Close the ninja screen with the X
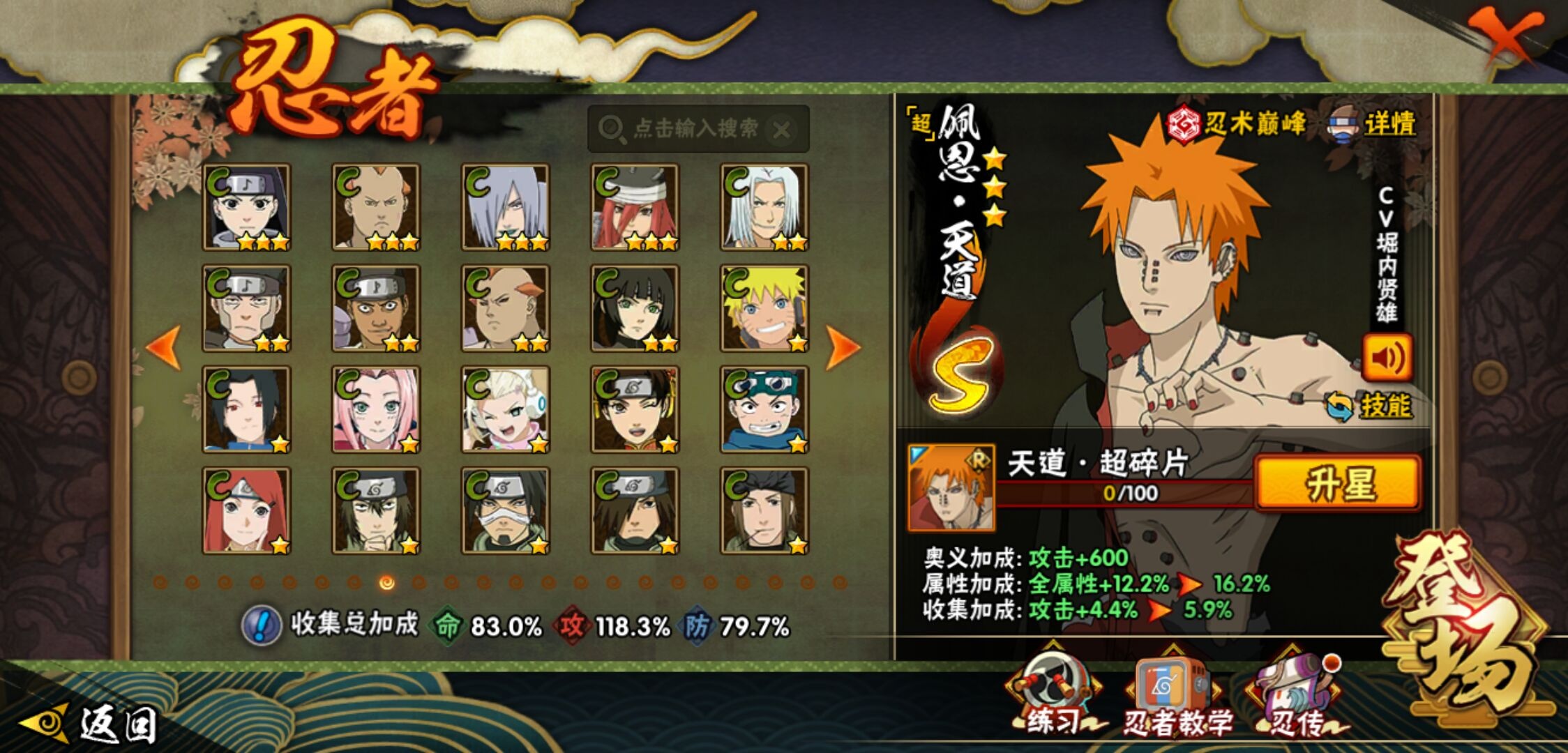The height and width of the screenshot is (753, 1568). (x=1508, y=35)
